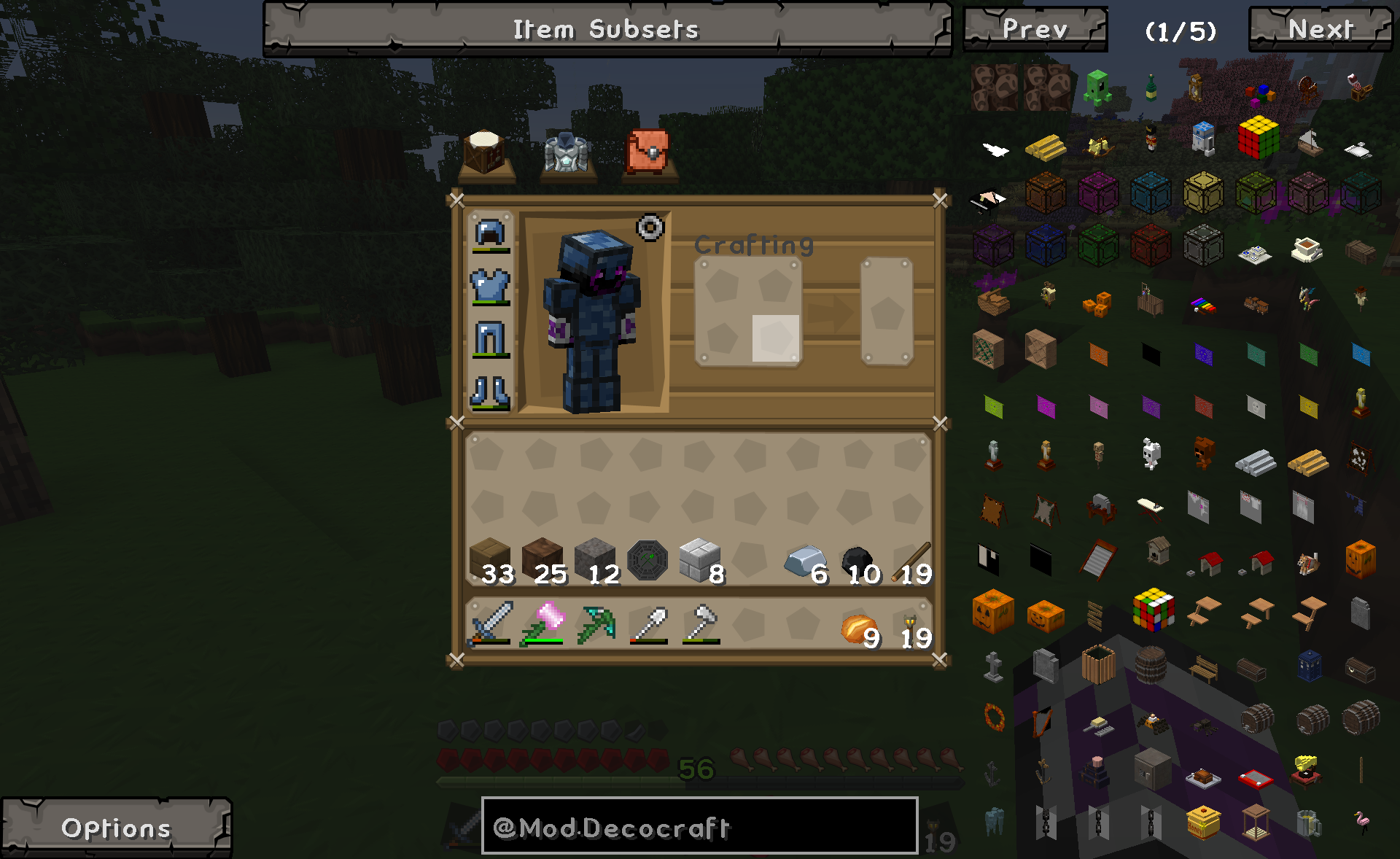Open the Item Subsets dropdown
The height and width of the screenshot is (859, 1400).
tap(605, 29)
